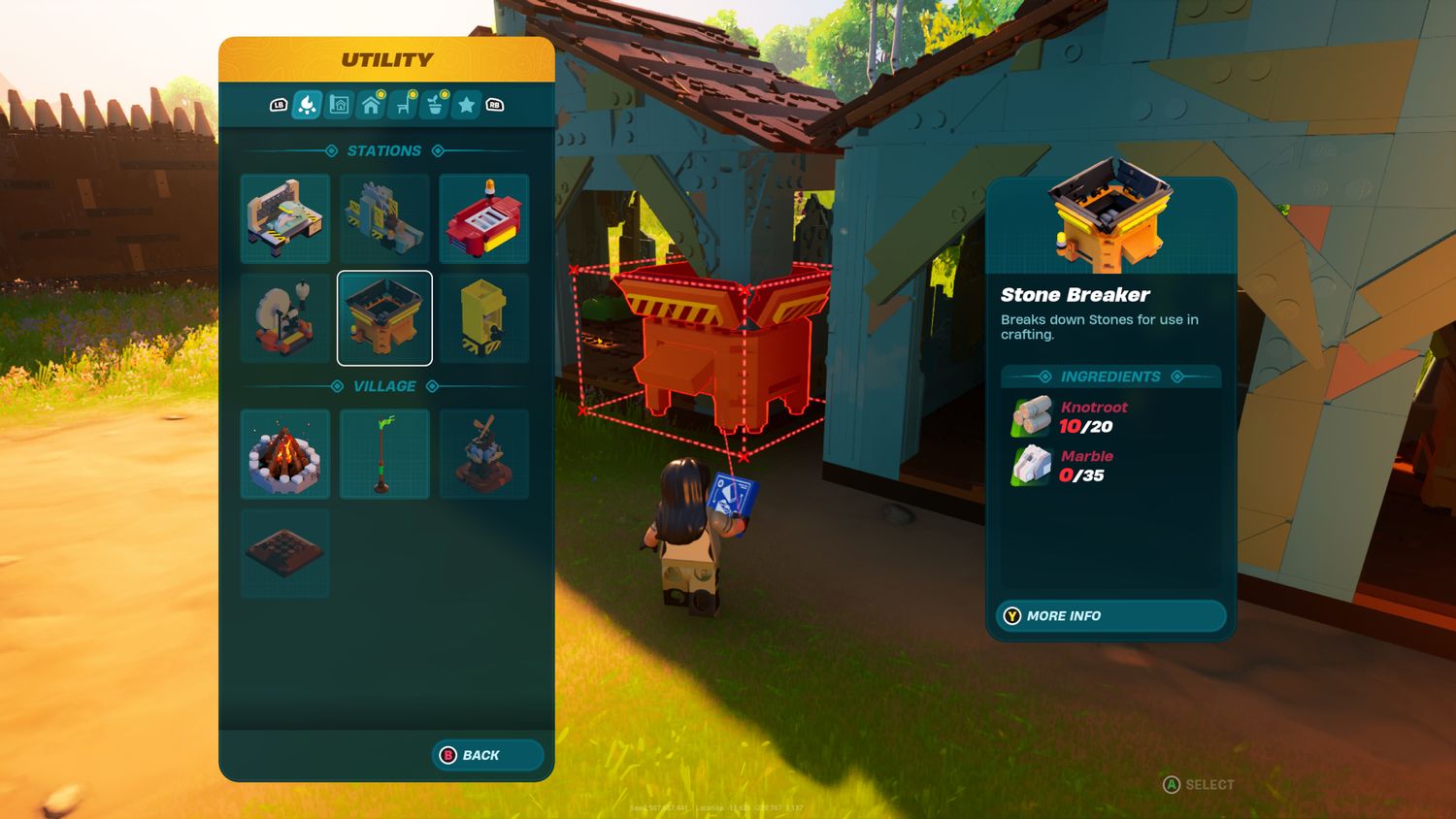Open the house blueprint builds tab

pos(339,105)
